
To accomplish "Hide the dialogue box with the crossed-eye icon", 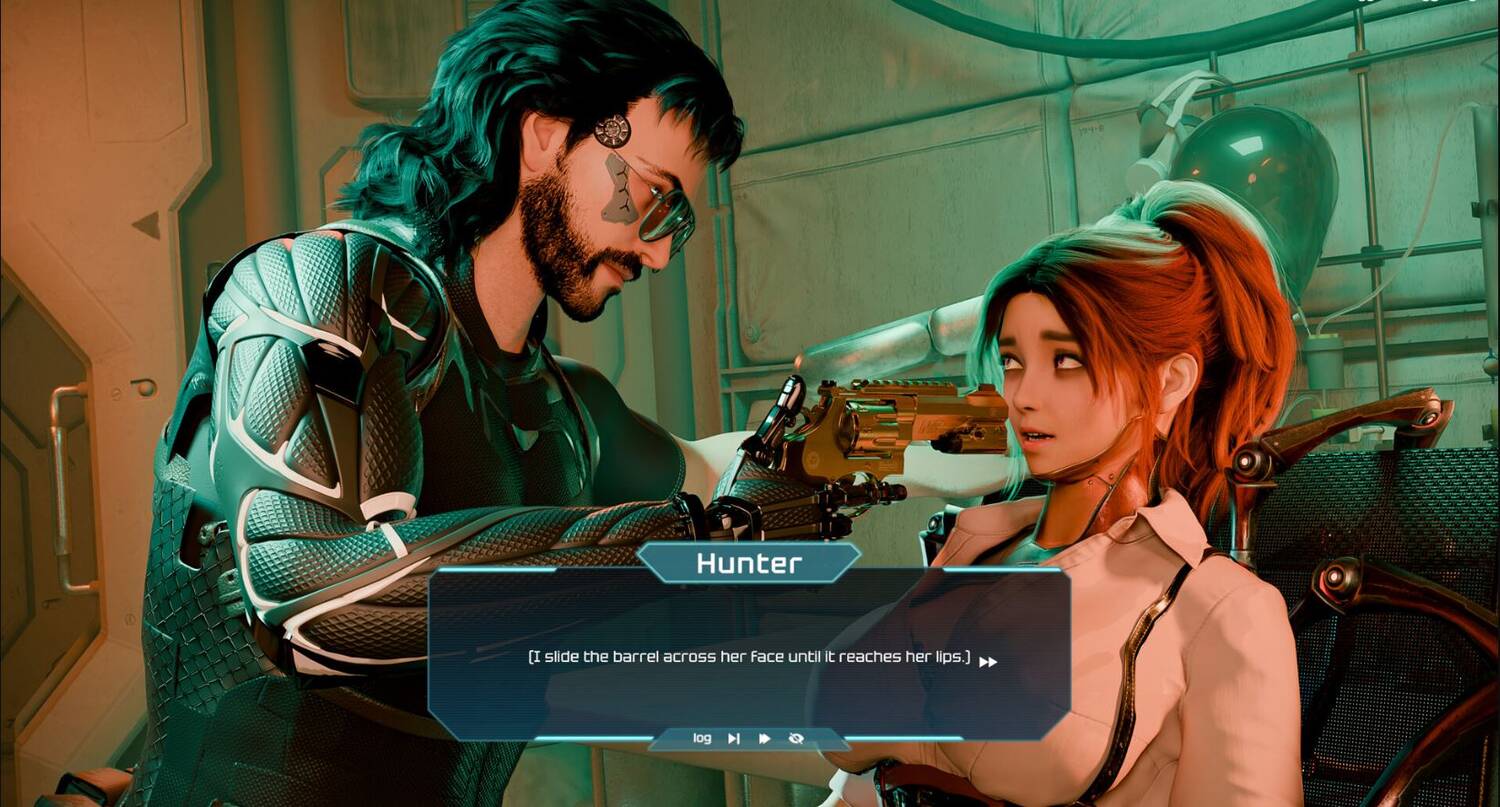I will 796,738.
